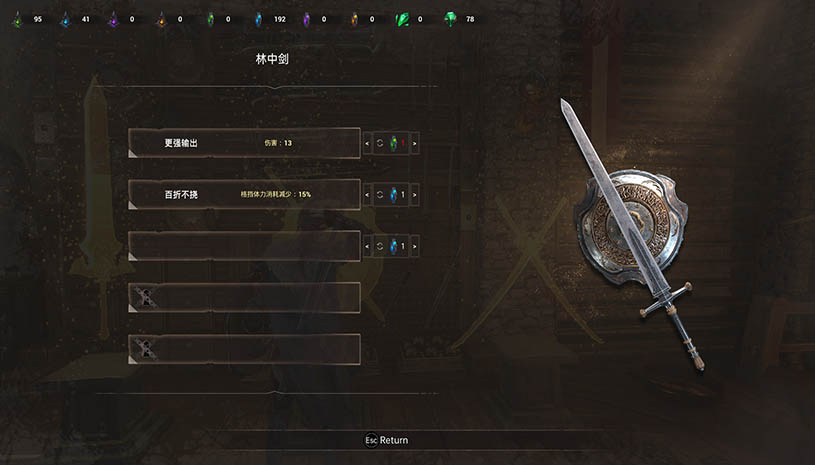
Task: Hit the refresh icon next to 百折不挠
Action: click(380, 194)
